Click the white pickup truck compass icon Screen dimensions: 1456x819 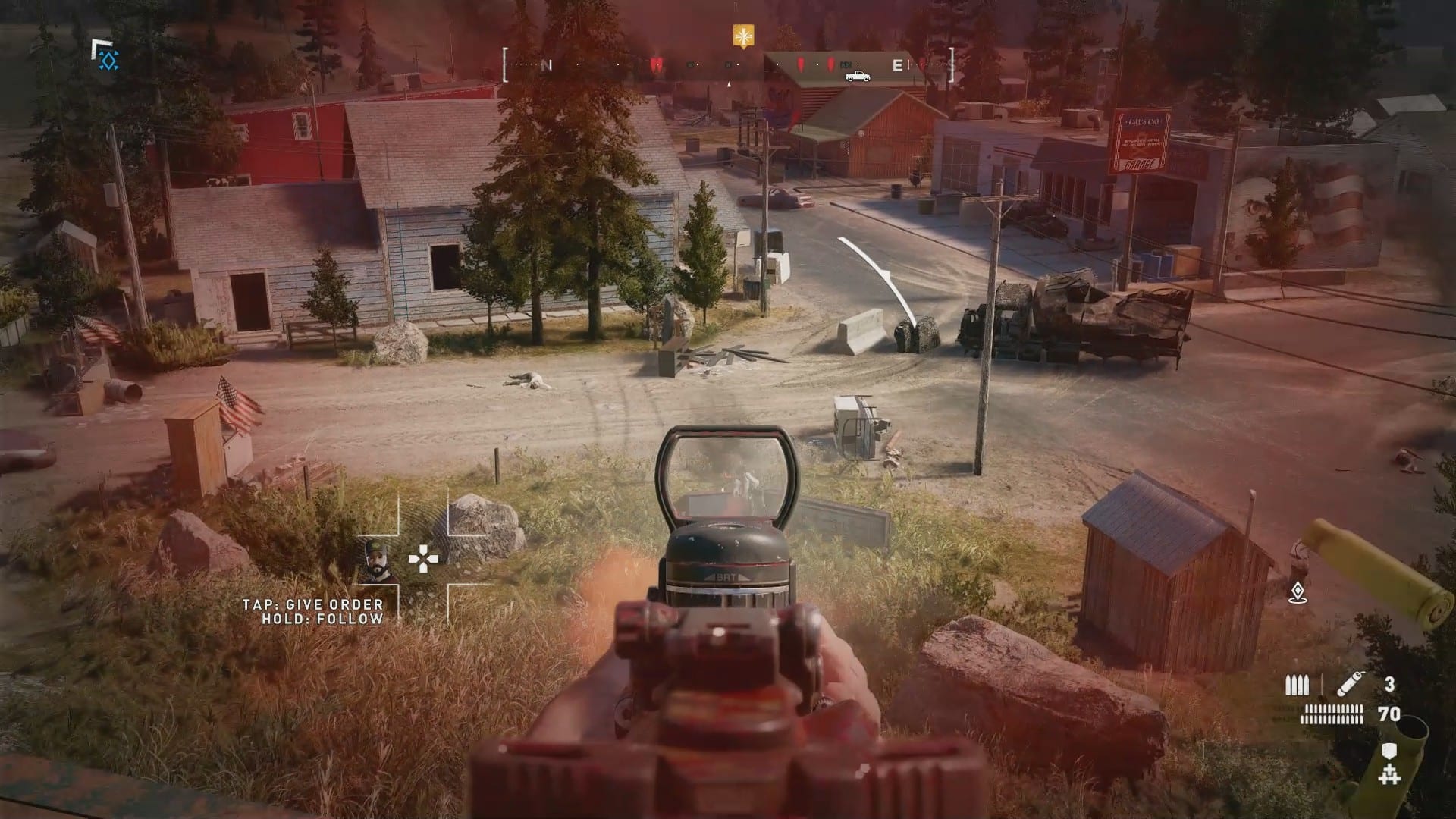pyautogui.click(x=858, y=76)
